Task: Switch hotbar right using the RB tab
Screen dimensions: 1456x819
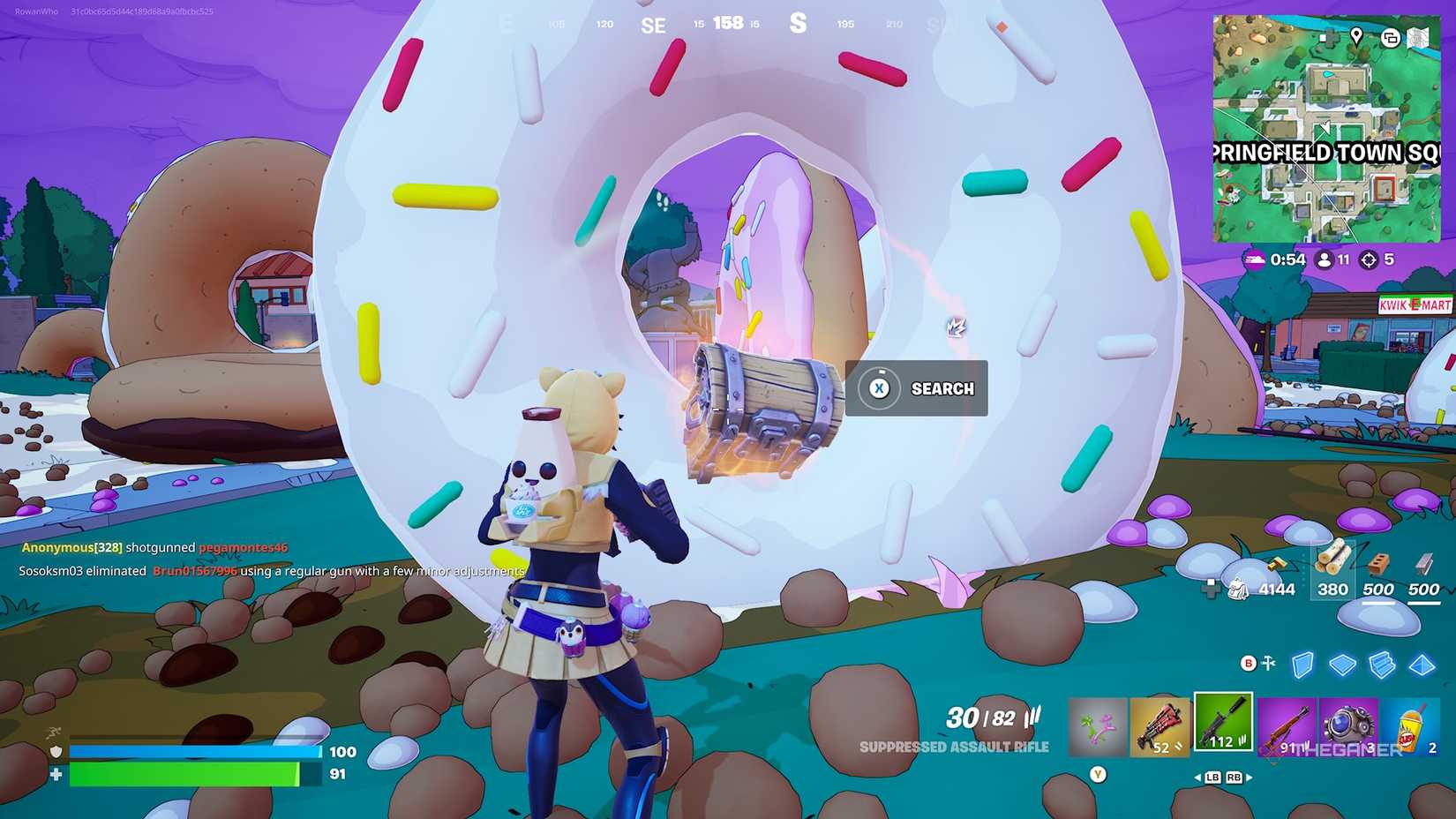Action: [x=1234, y=778]
